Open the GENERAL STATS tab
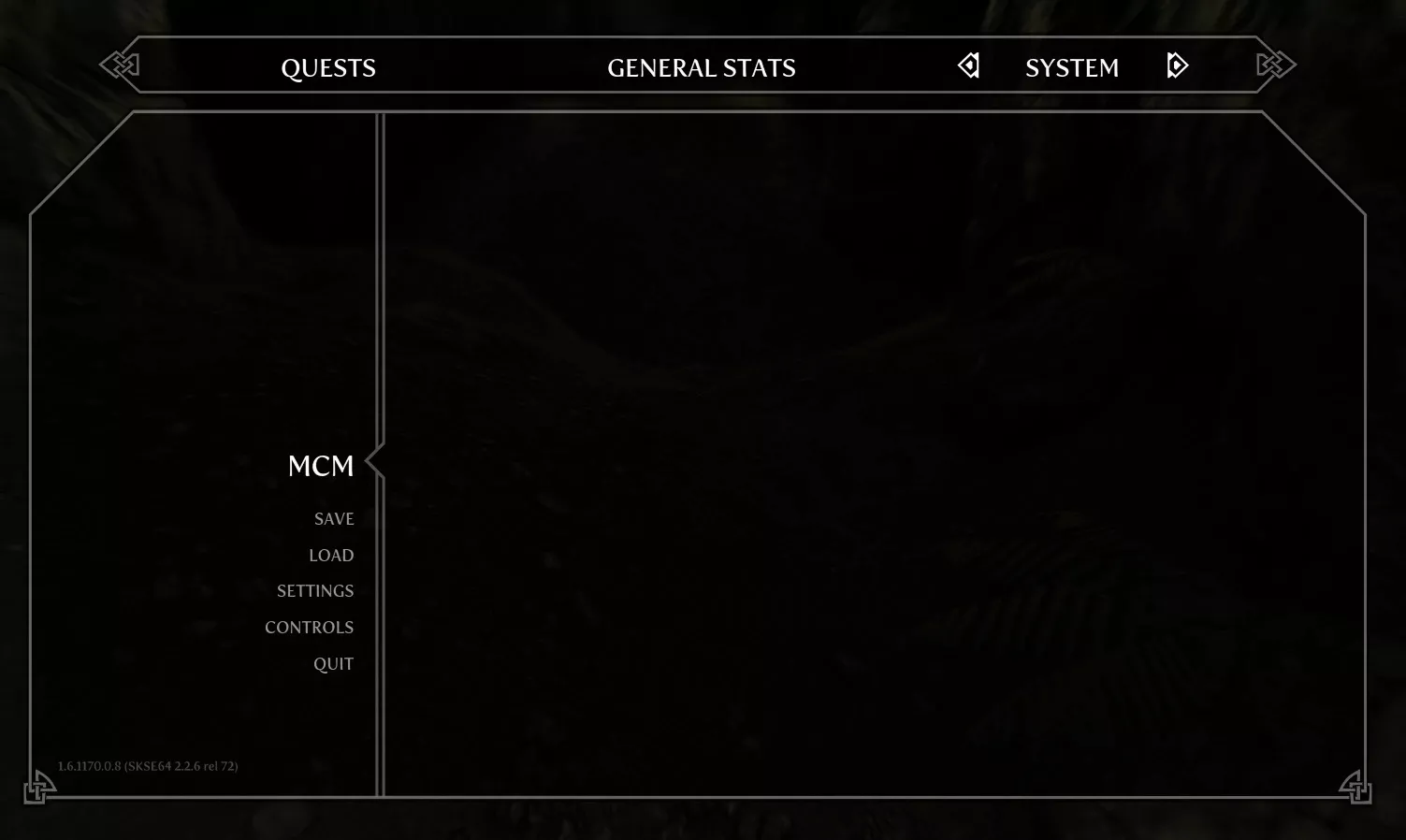 click(x=702, y=67)
